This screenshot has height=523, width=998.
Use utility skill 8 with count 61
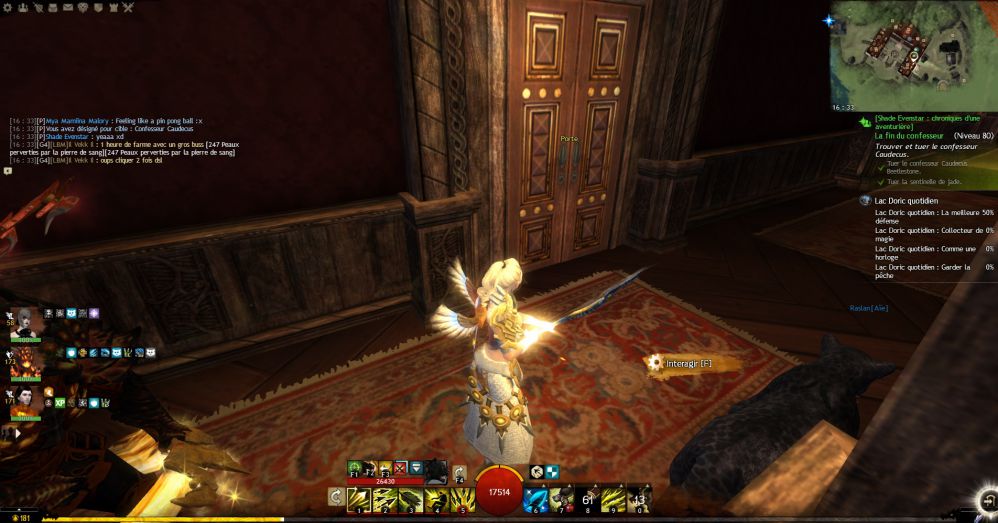pos(587,497)
